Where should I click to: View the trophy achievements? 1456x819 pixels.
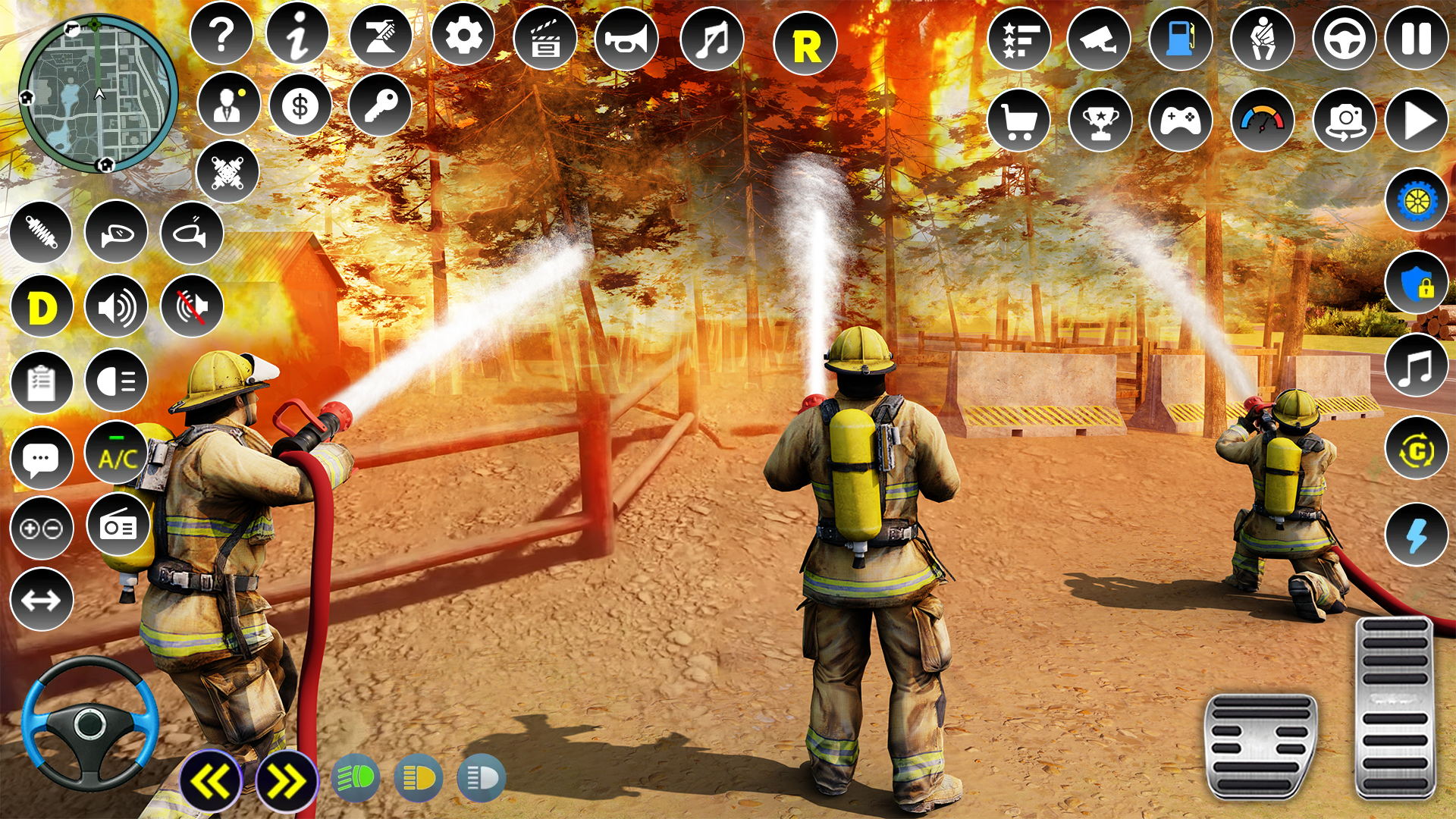click(x=1100, y=120)
